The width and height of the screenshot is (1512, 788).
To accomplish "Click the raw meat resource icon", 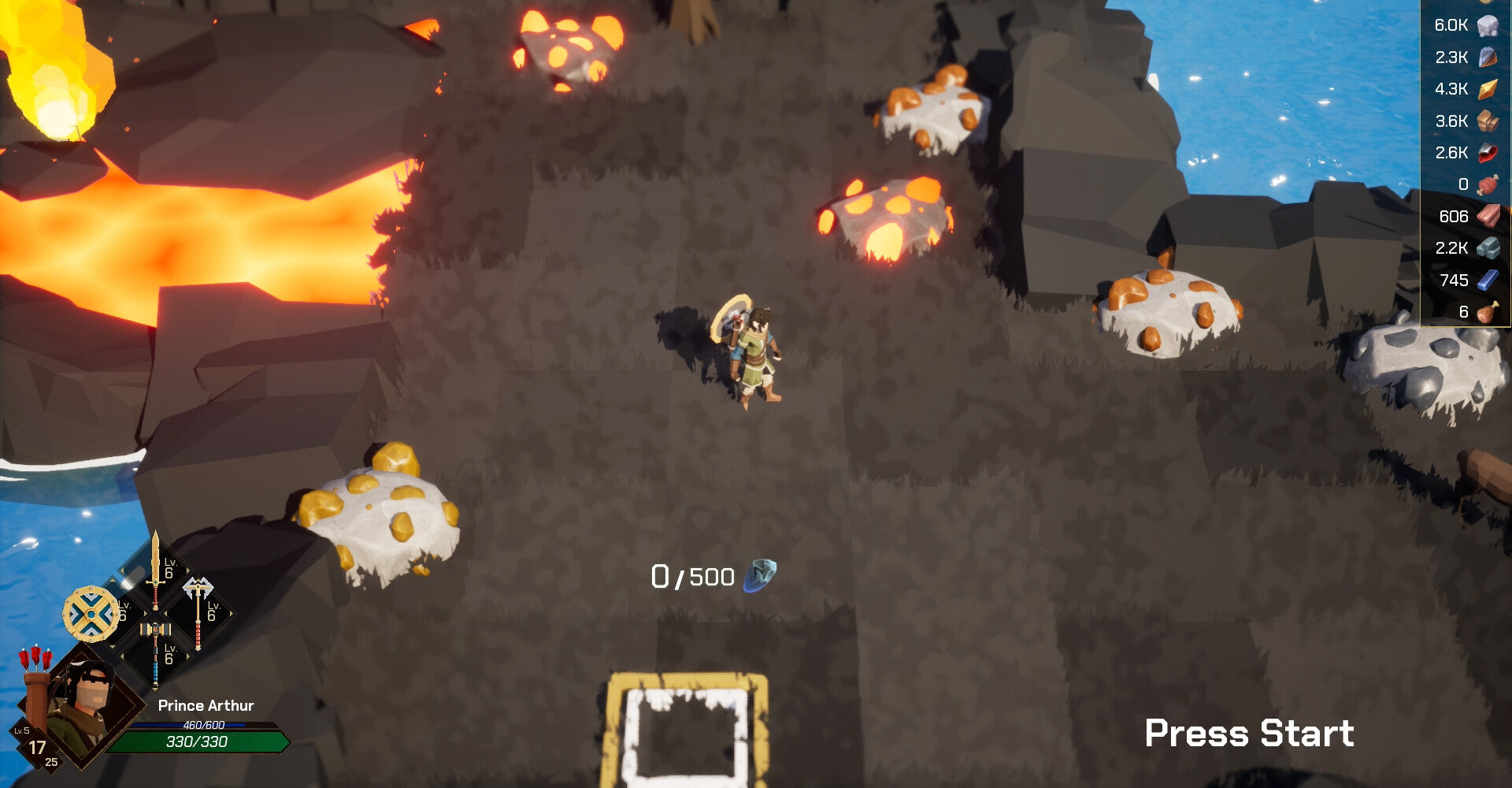I will pos(1487,185).
